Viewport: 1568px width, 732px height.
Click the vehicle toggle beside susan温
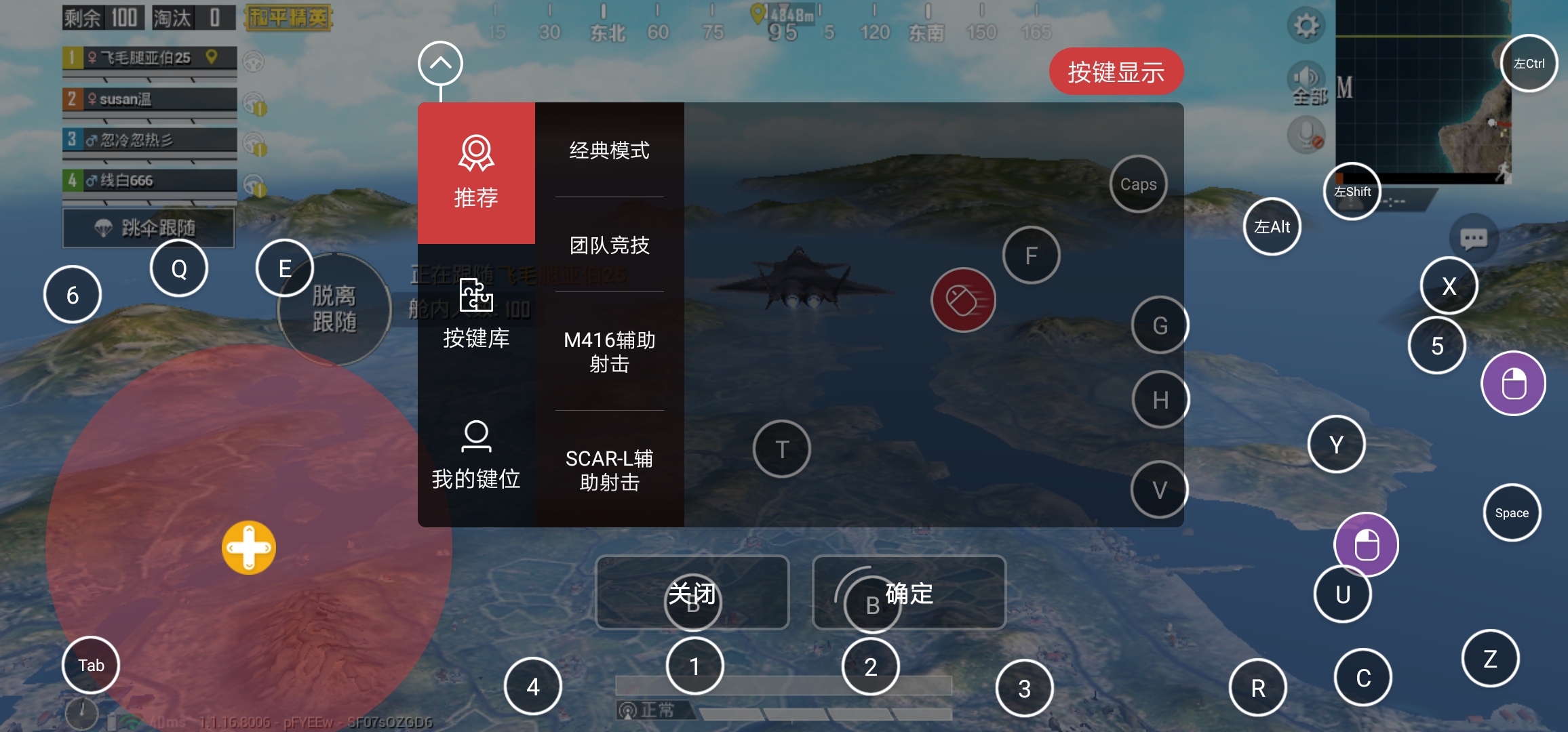coord(253,102)
